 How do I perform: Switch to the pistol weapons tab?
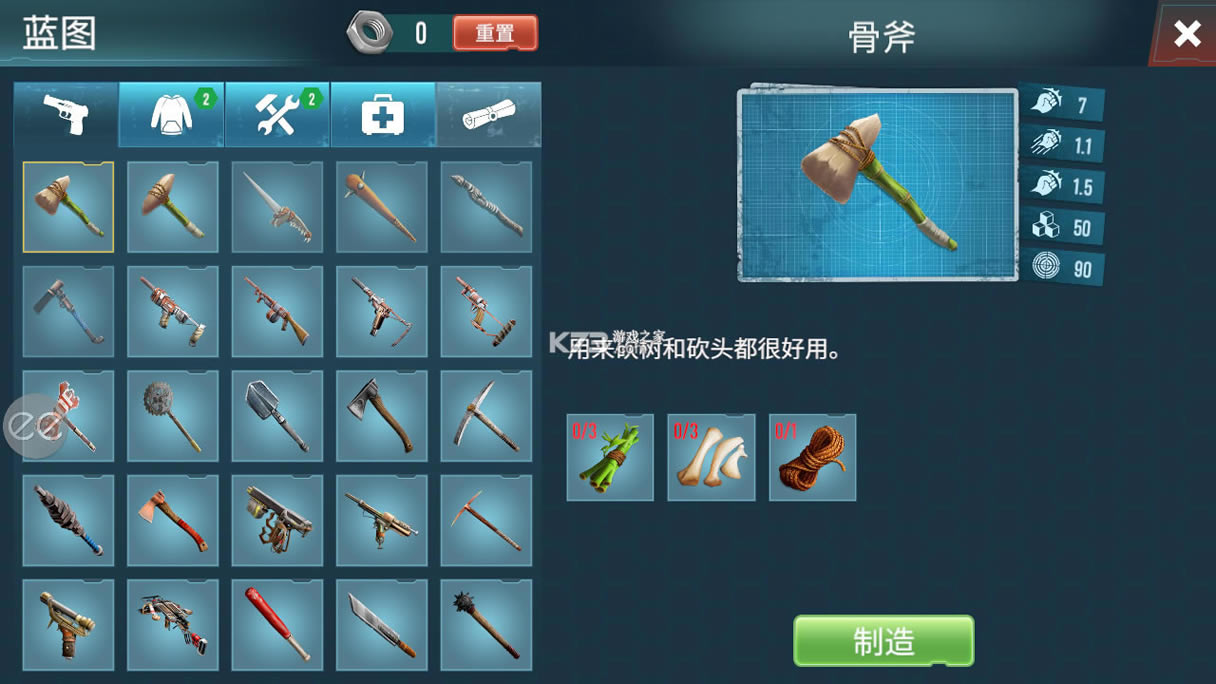coord(66,115)
